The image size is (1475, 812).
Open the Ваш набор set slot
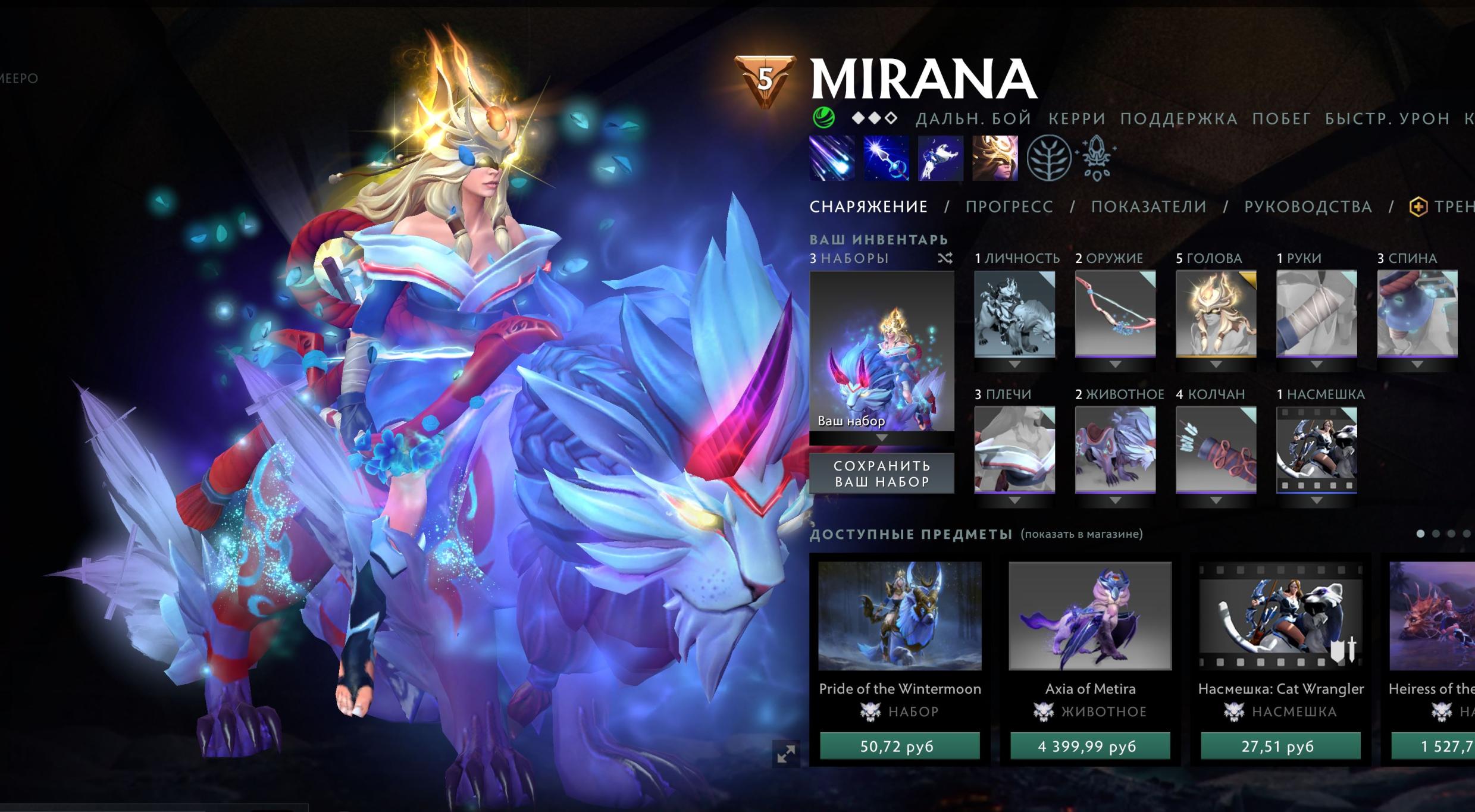point(881,351)
